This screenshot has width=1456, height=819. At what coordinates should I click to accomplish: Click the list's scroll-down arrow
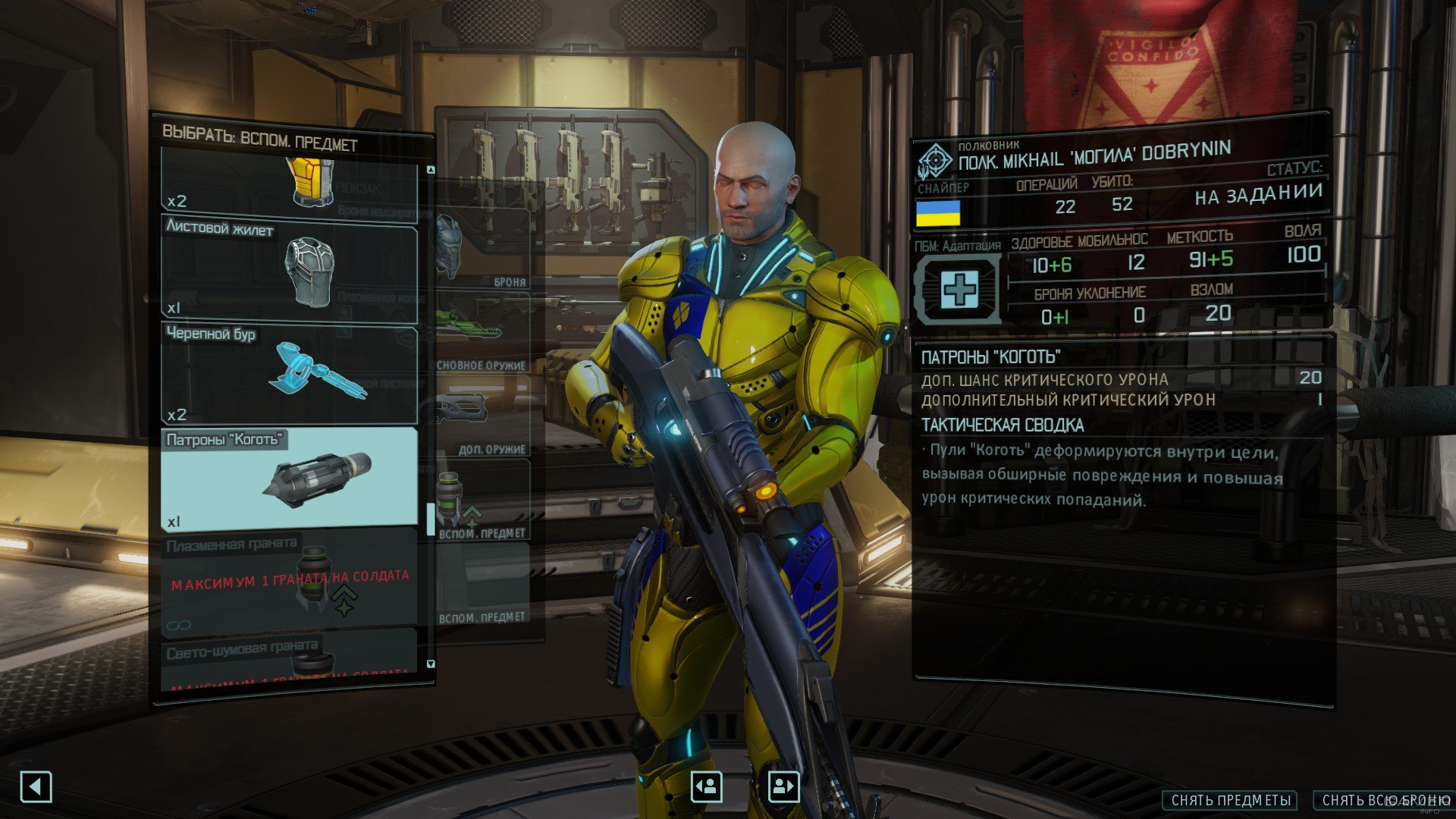pyautogui.click(x=431, y=664)
